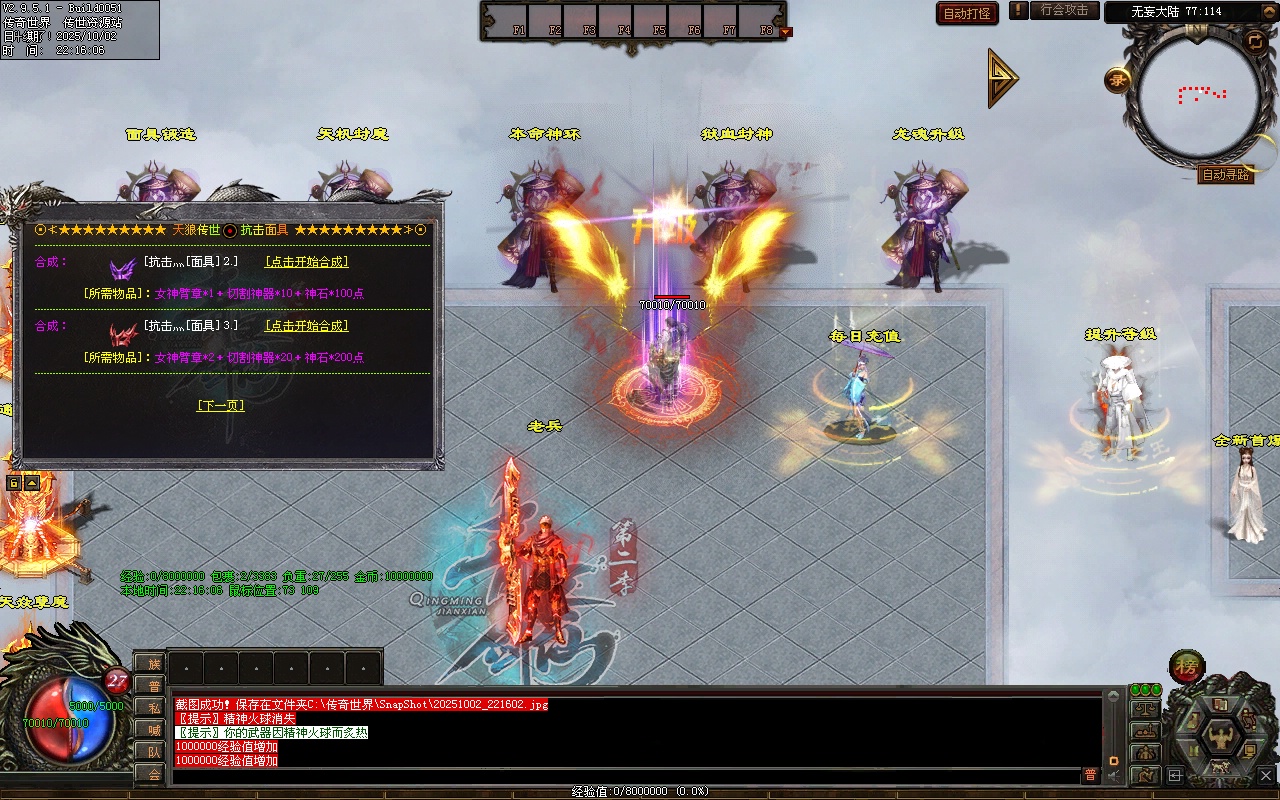Expand the golden triangle arrow panel
The width and height of the screenshot is (1280, 800).
point(1002,77)
